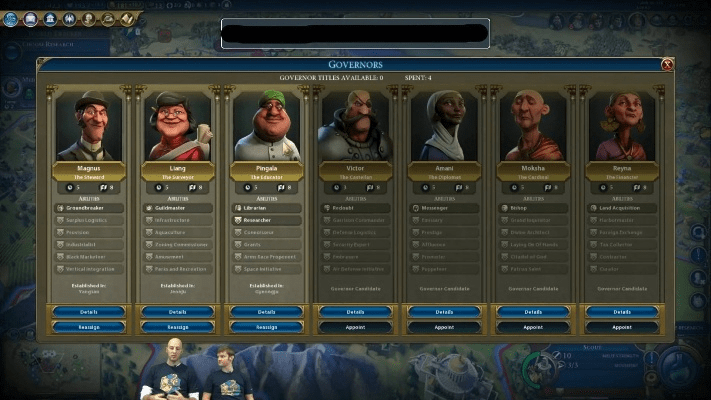711x400 pixels.
Task: Click Magnus's portrait card
Action: [x=89, y=125]
